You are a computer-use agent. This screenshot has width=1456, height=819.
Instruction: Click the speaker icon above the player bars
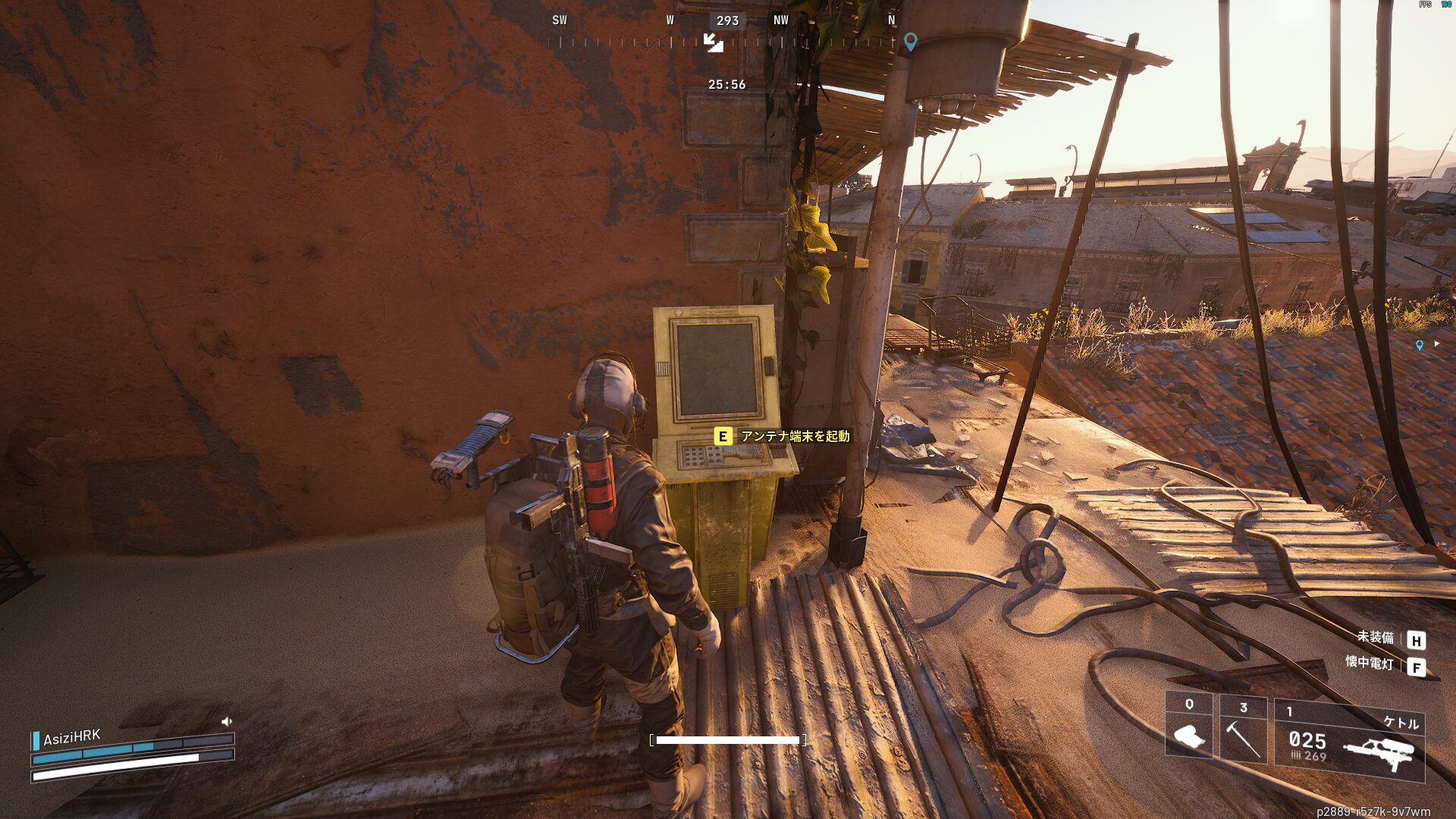coord(226,722)
